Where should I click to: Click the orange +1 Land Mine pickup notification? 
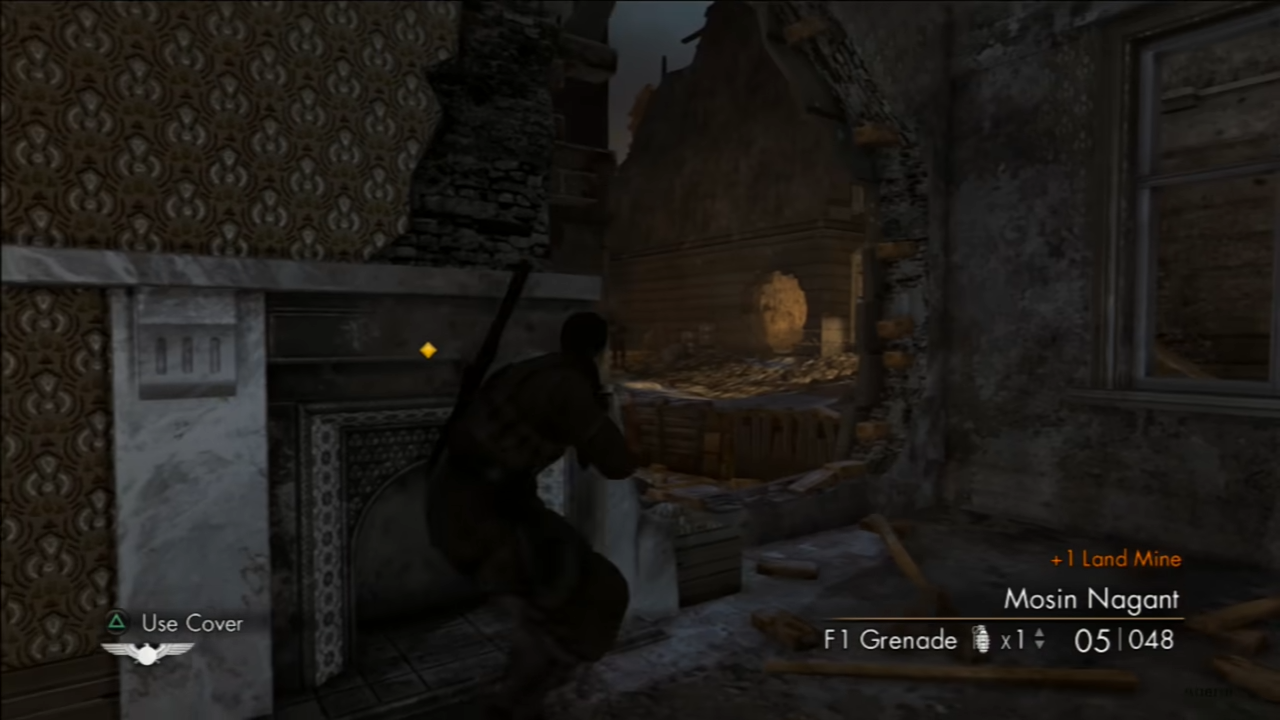pyautogui.click(x=1115, y=559)
